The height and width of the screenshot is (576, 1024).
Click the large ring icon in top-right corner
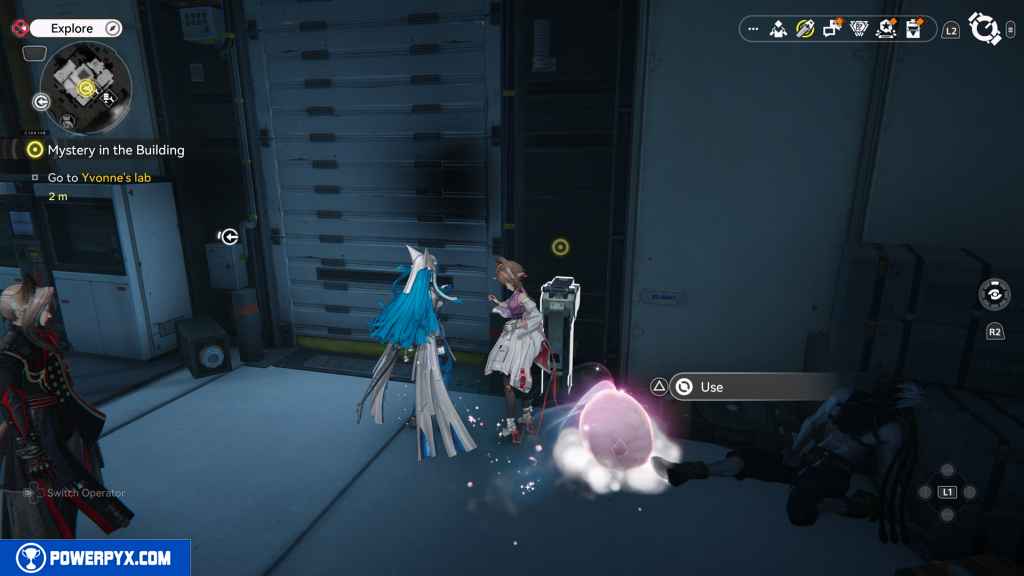click(985, 29)
